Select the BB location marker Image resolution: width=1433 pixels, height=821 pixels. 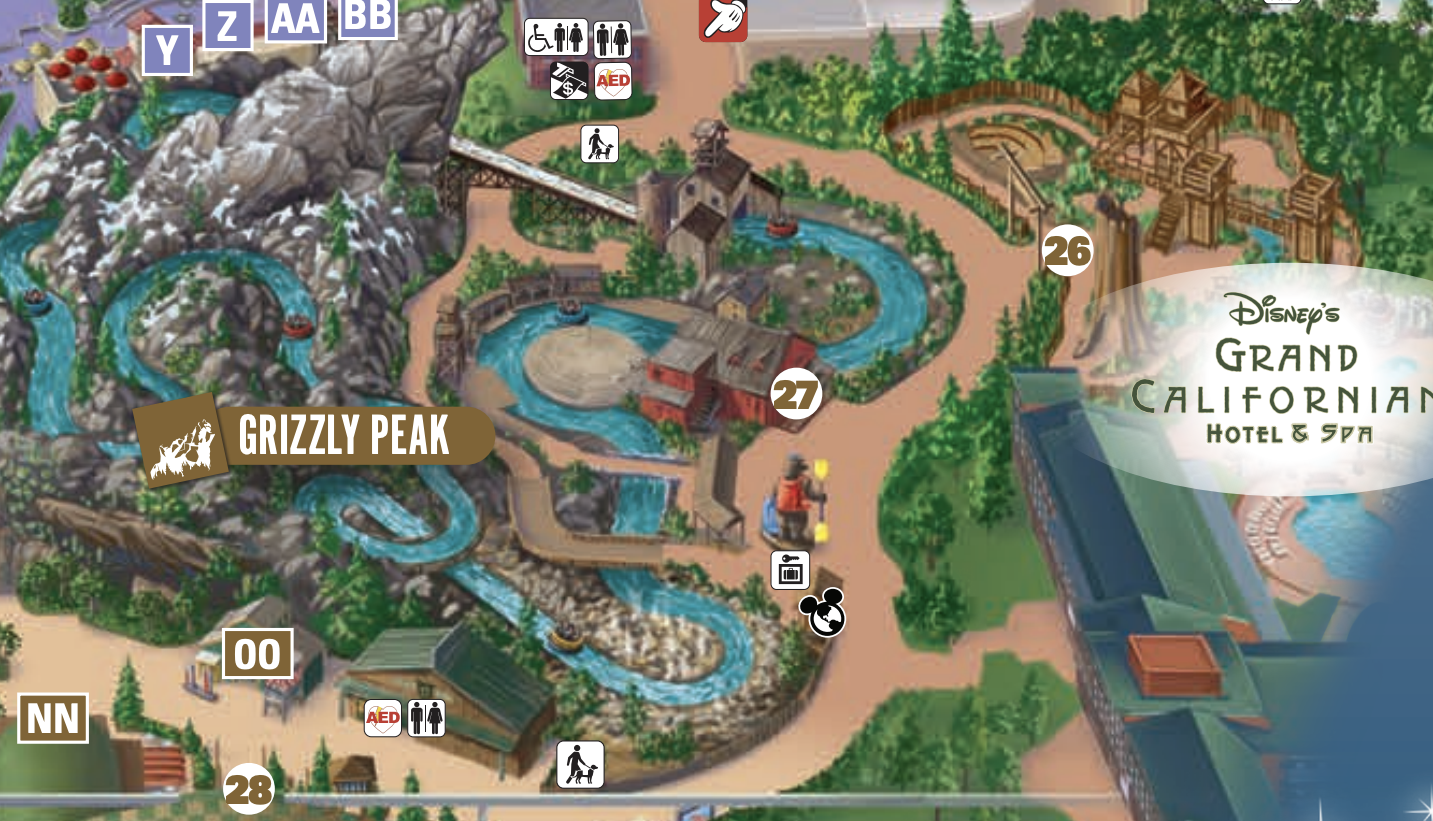click(x=367, y=16)
